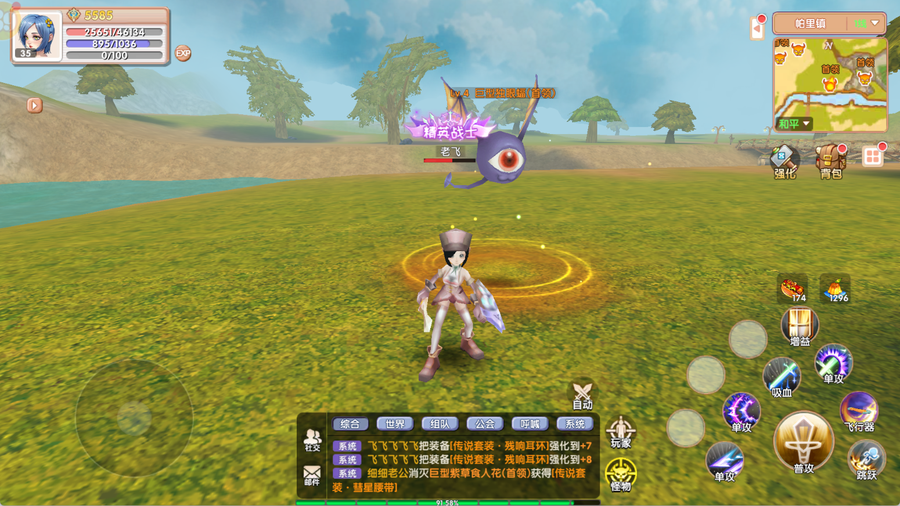Use the 普攻 basic attack

click(803, 443)
